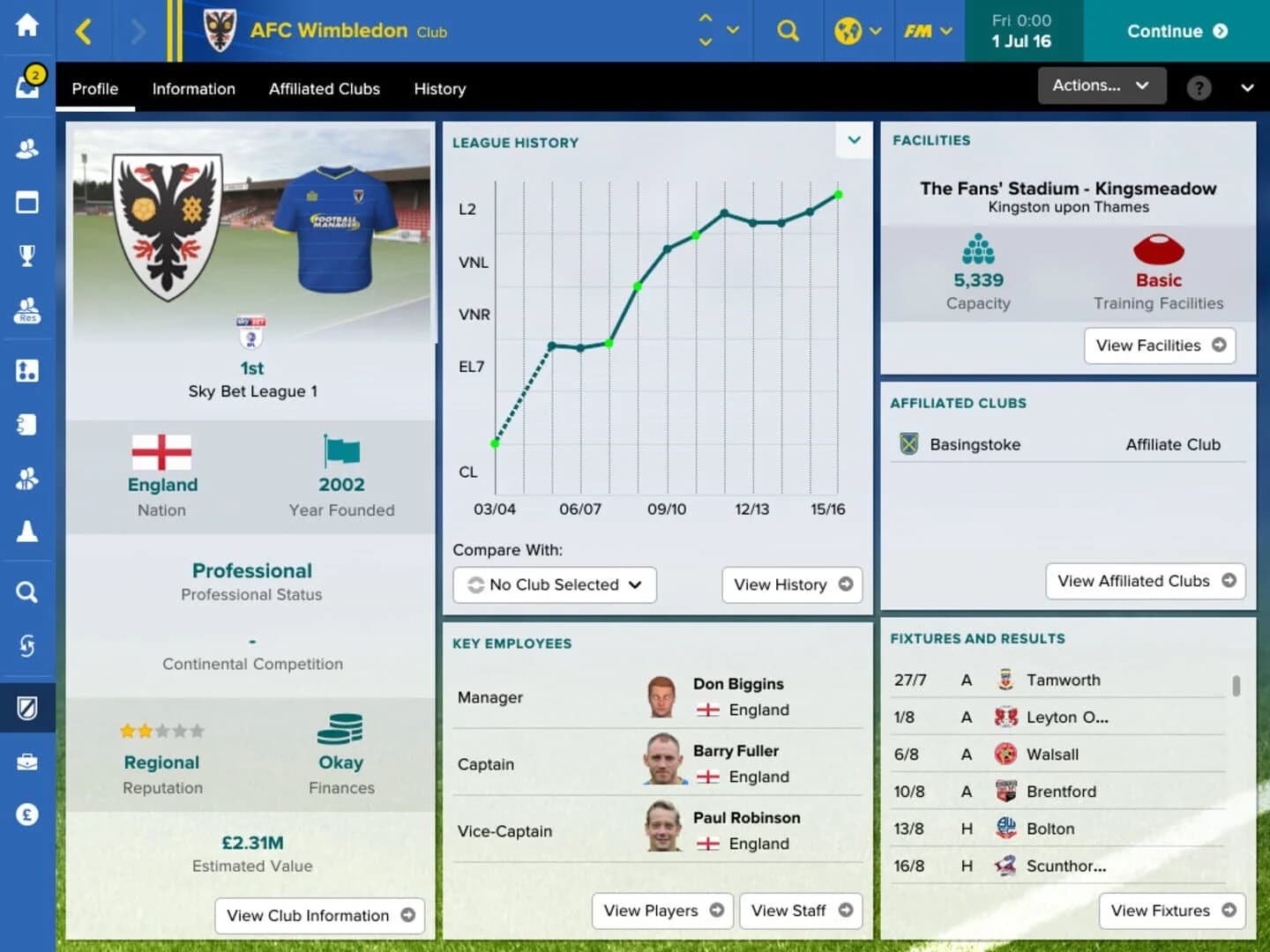Open the FM menu in the title bar
This screenshot has height=952, width=1270.
[924, 29]
